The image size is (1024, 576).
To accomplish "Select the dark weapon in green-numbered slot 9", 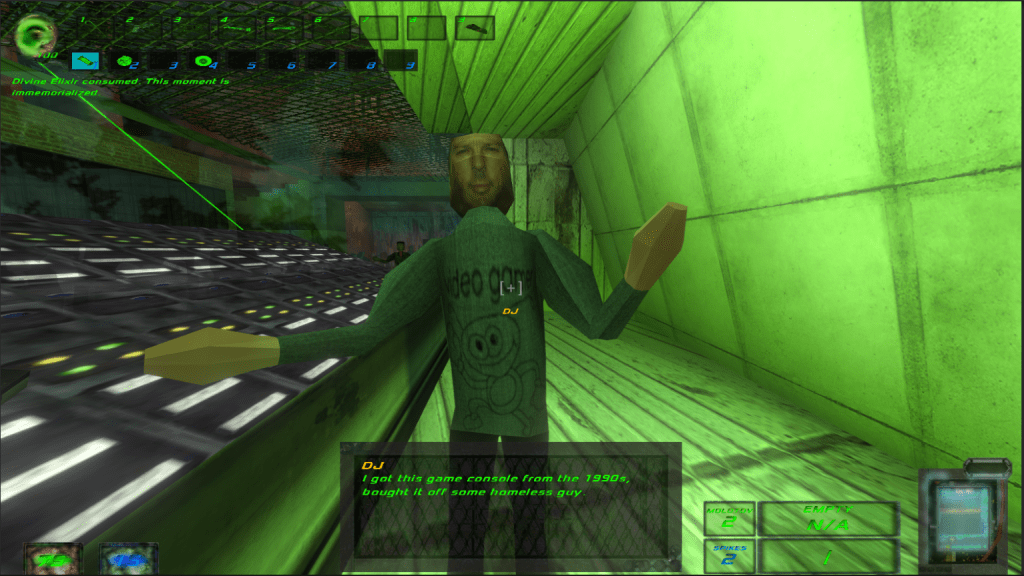I will click(475, 28).
